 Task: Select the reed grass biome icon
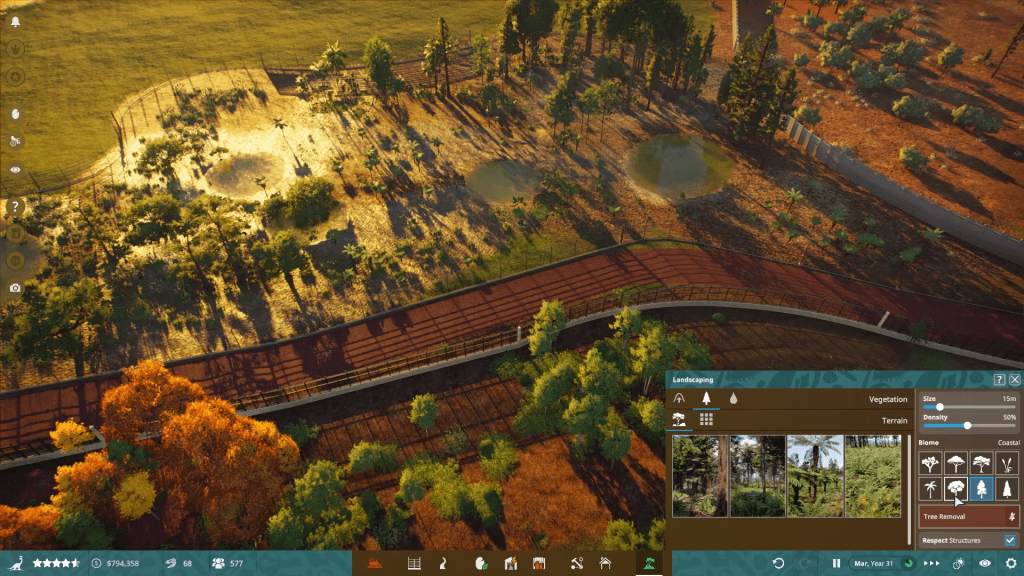pyautogui.click(x=1007, y=463)
